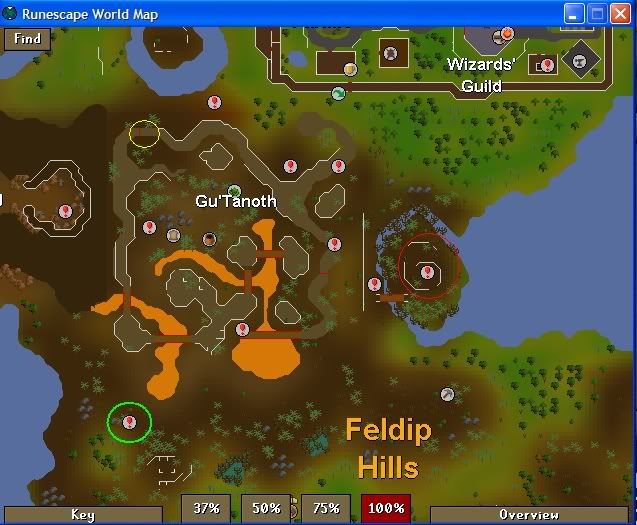Open the map Overview panel

529,515
